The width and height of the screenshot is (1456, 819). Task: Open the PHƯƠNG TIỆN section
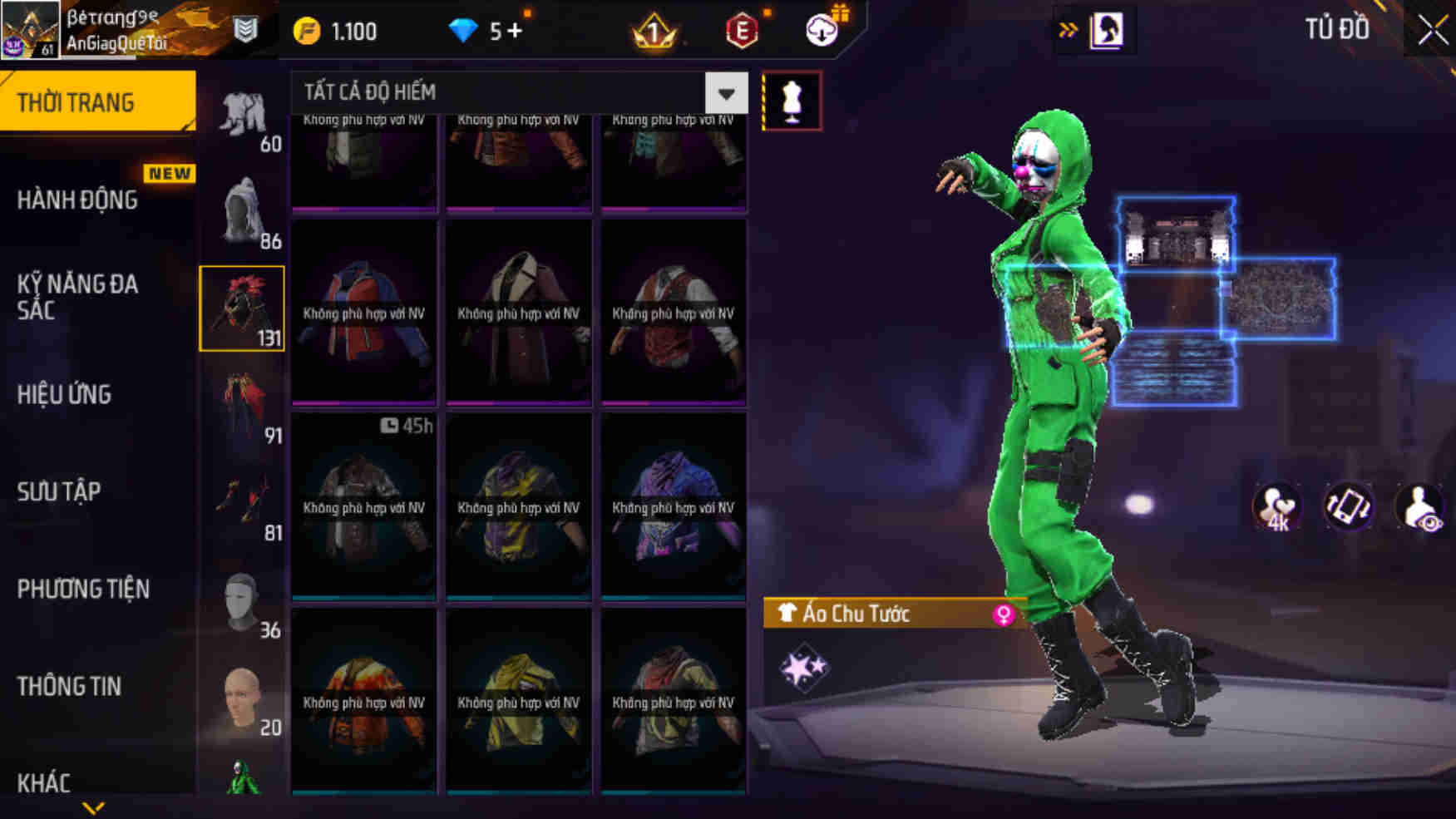click(83, 589)
